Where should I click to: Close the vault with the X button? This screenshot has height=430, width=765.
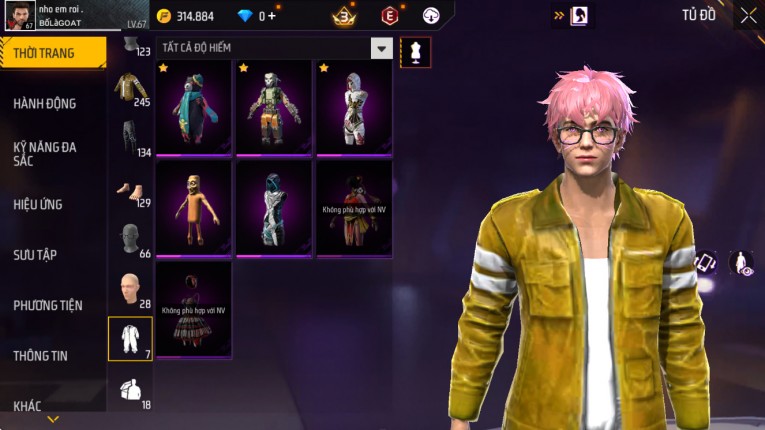pyautogui.click(x=748, y=15)
